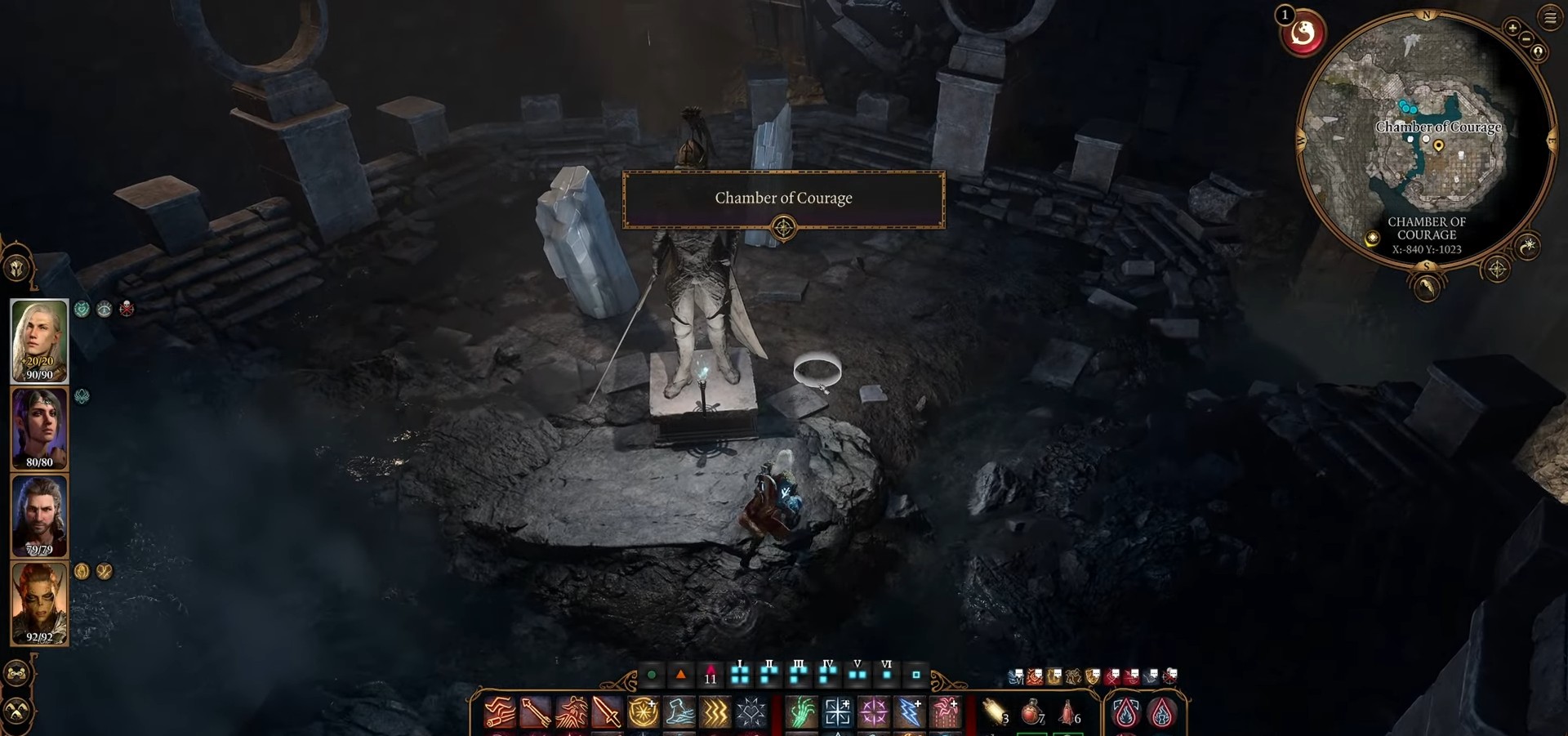Switch to Gale's character portrait
This screenshot has width=1568, height=736.
coord(38,516)
